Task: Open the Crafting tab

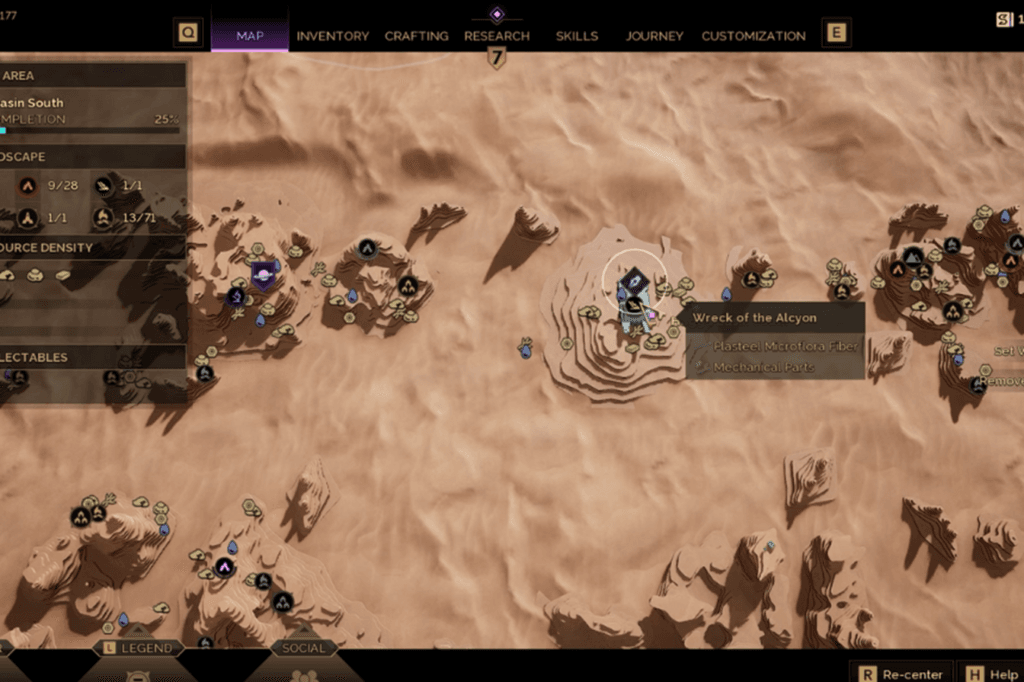Action: 416,36
